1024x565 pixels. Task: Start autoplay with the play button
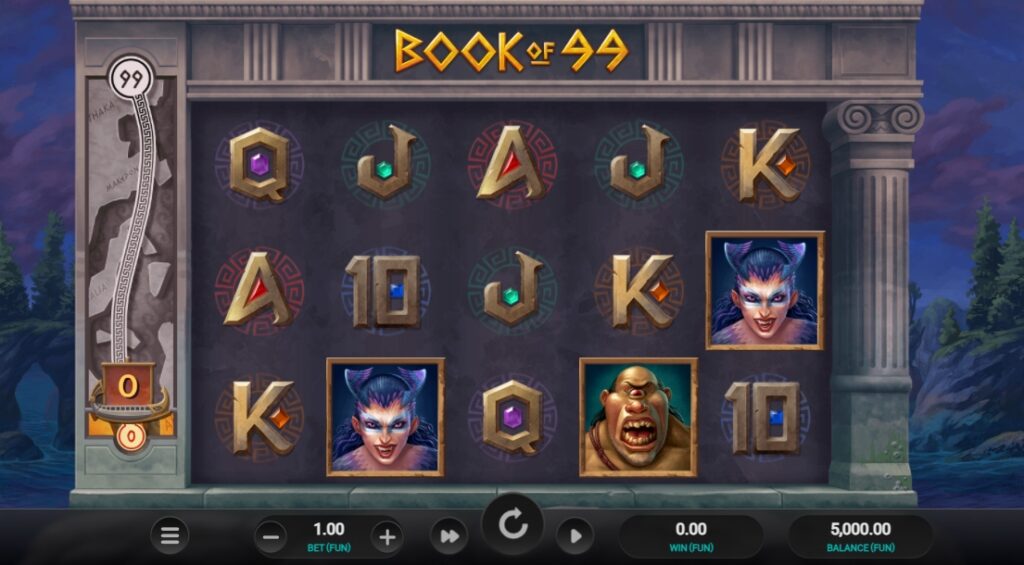pos(575,537)
